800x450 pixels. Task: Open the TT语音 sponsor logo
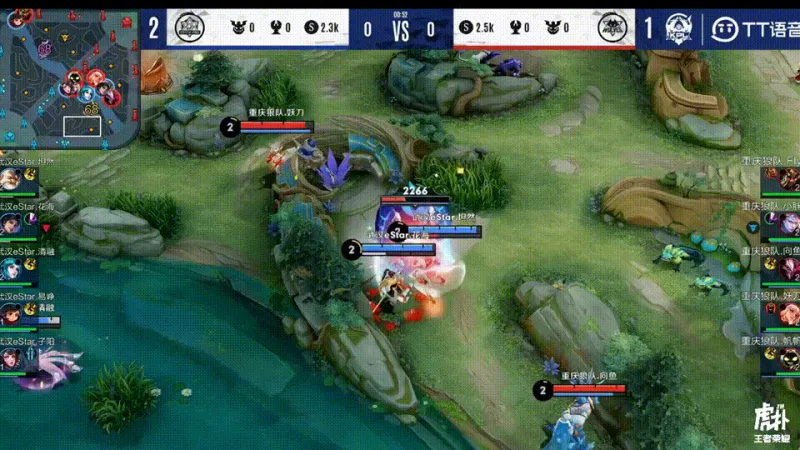[755, 29]
